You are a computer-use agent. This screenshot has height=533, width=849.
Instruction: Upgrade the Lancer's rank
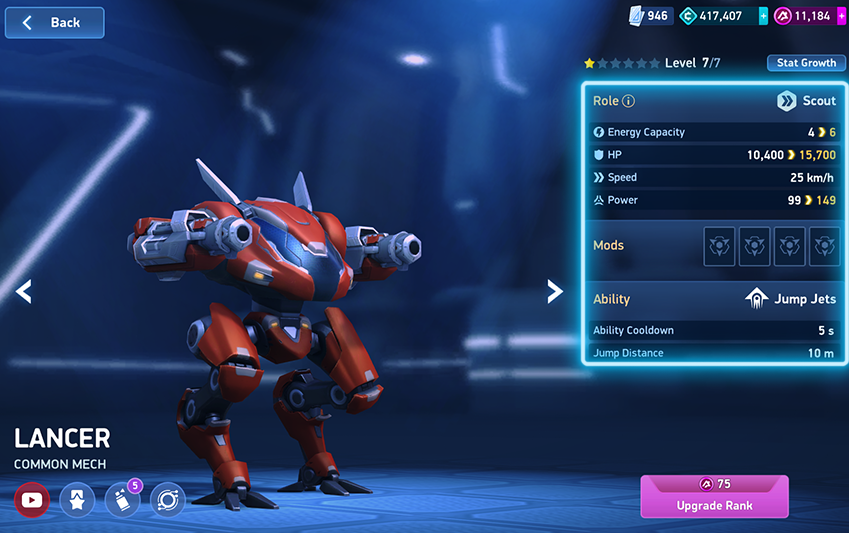pos(714,496)
